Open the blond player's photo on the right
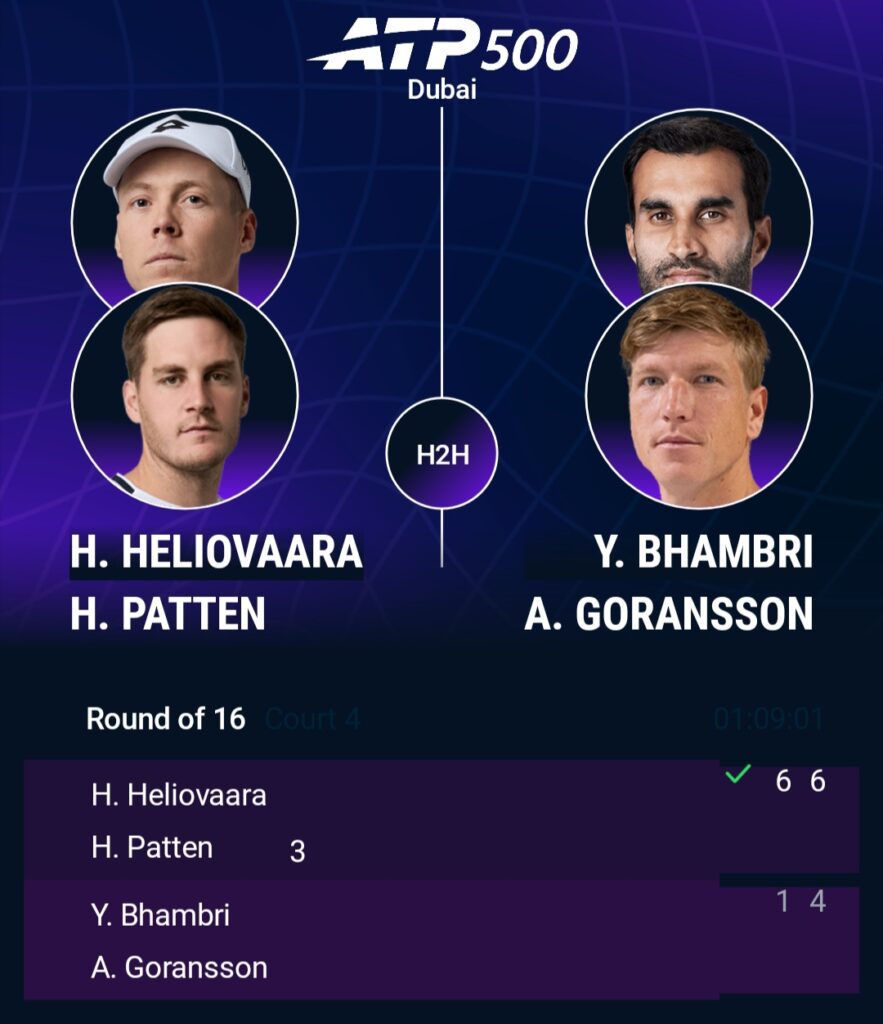Viewport: 883px width, 1024px height. point(697,395)
